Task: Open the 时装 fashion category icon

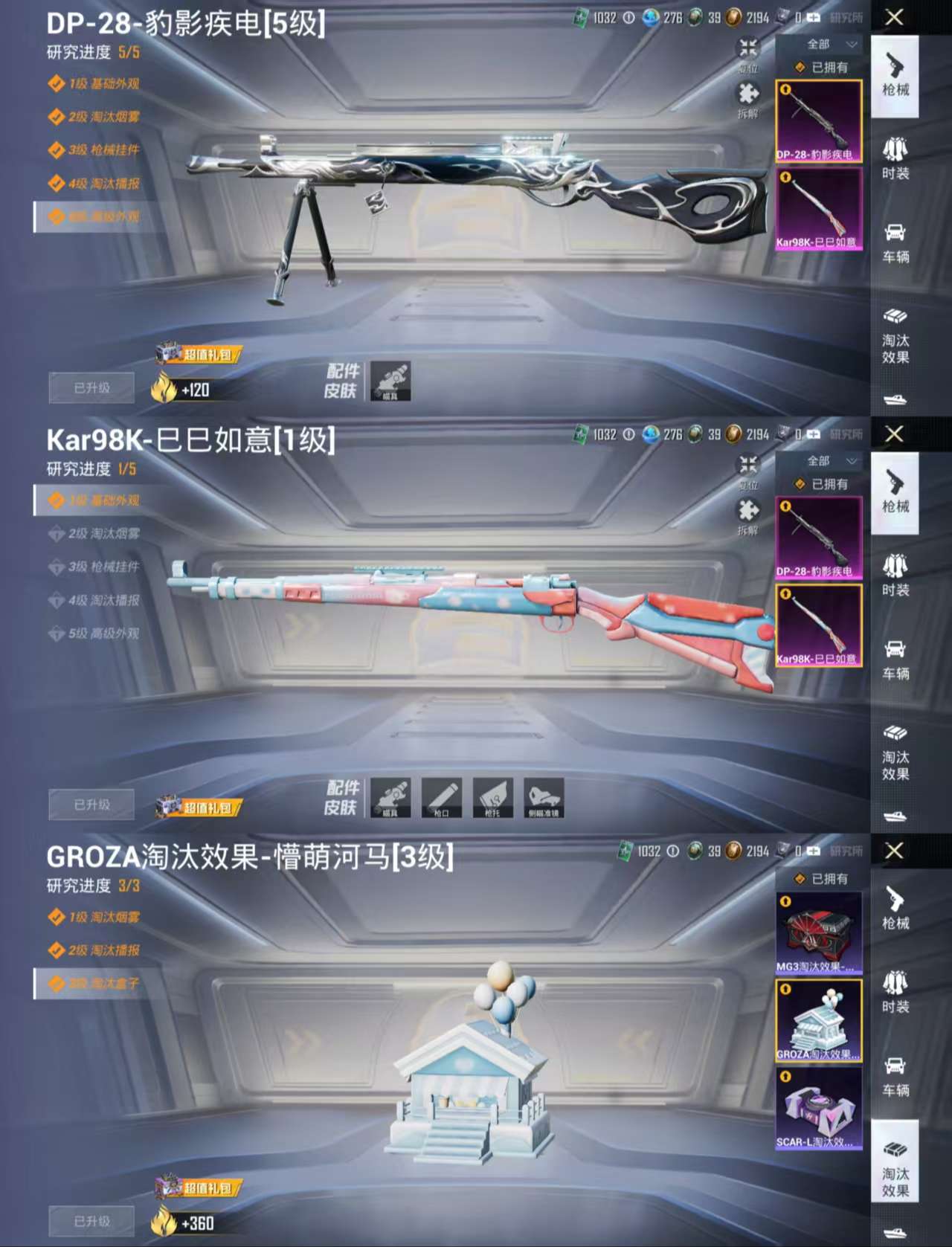Action: pos(895,156)
